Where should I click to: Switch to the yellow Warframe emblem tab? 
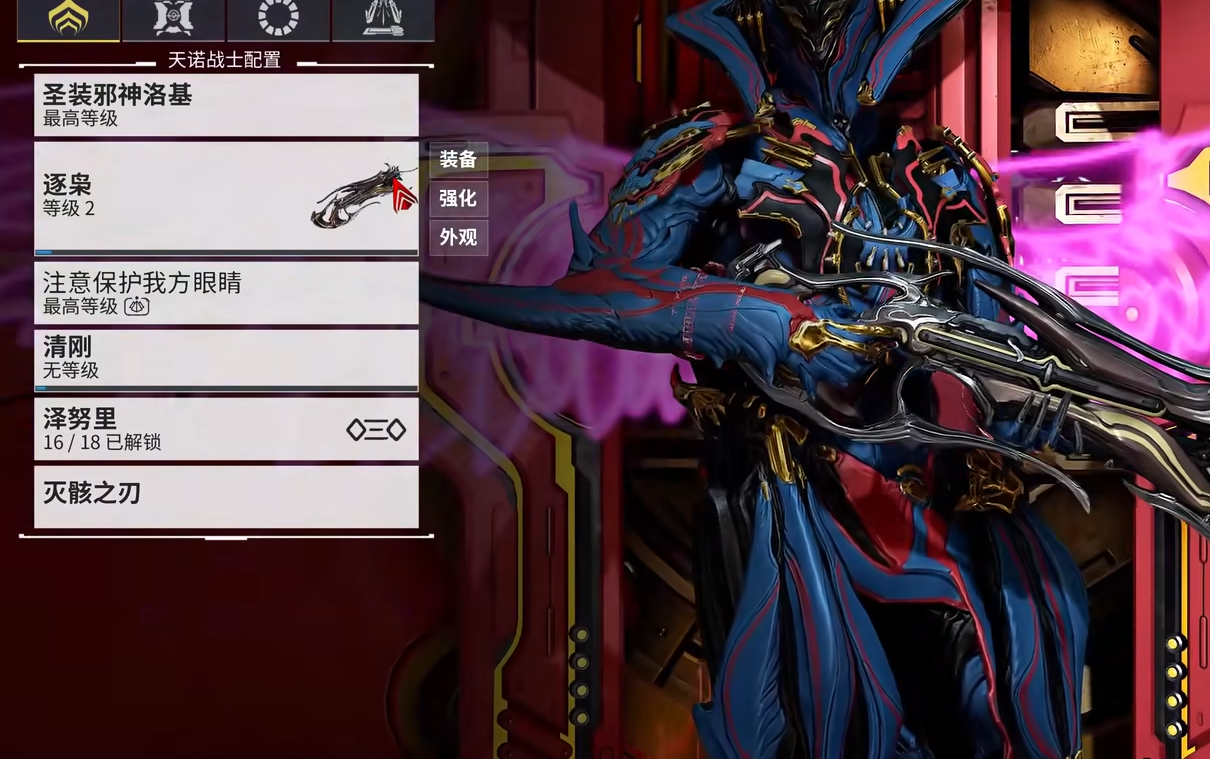click(x=68, y=19)
